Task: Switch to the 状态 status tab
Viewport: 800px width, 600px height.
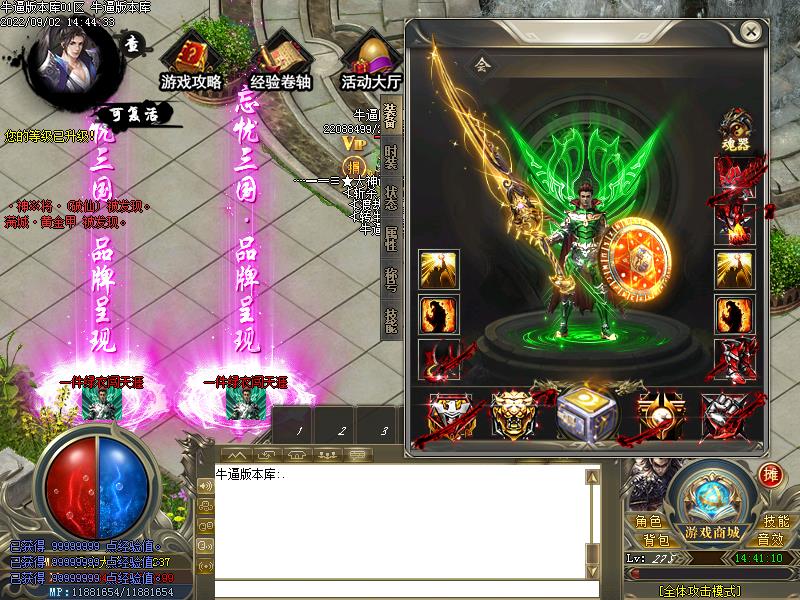Action: (391, 197)
